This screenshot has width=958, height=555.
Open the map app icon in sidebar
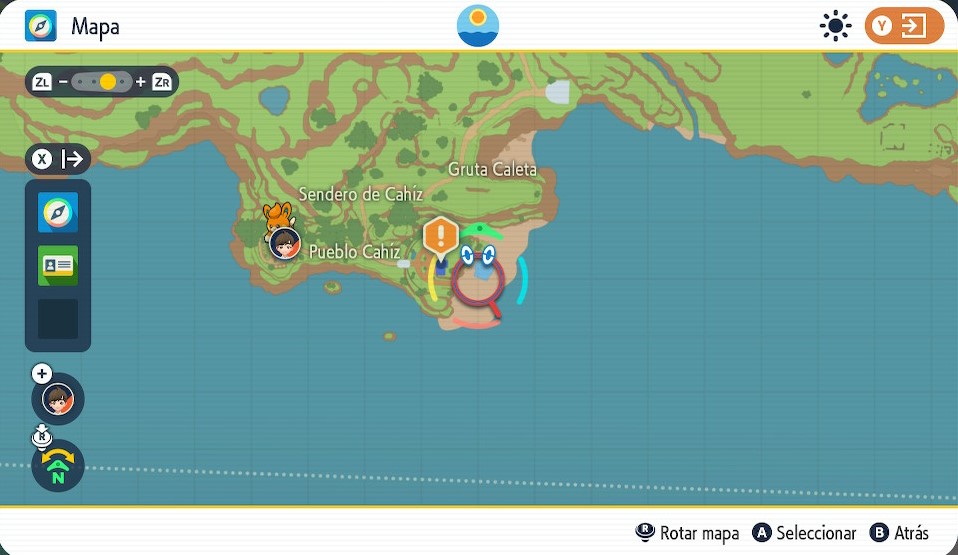[58, 214]
